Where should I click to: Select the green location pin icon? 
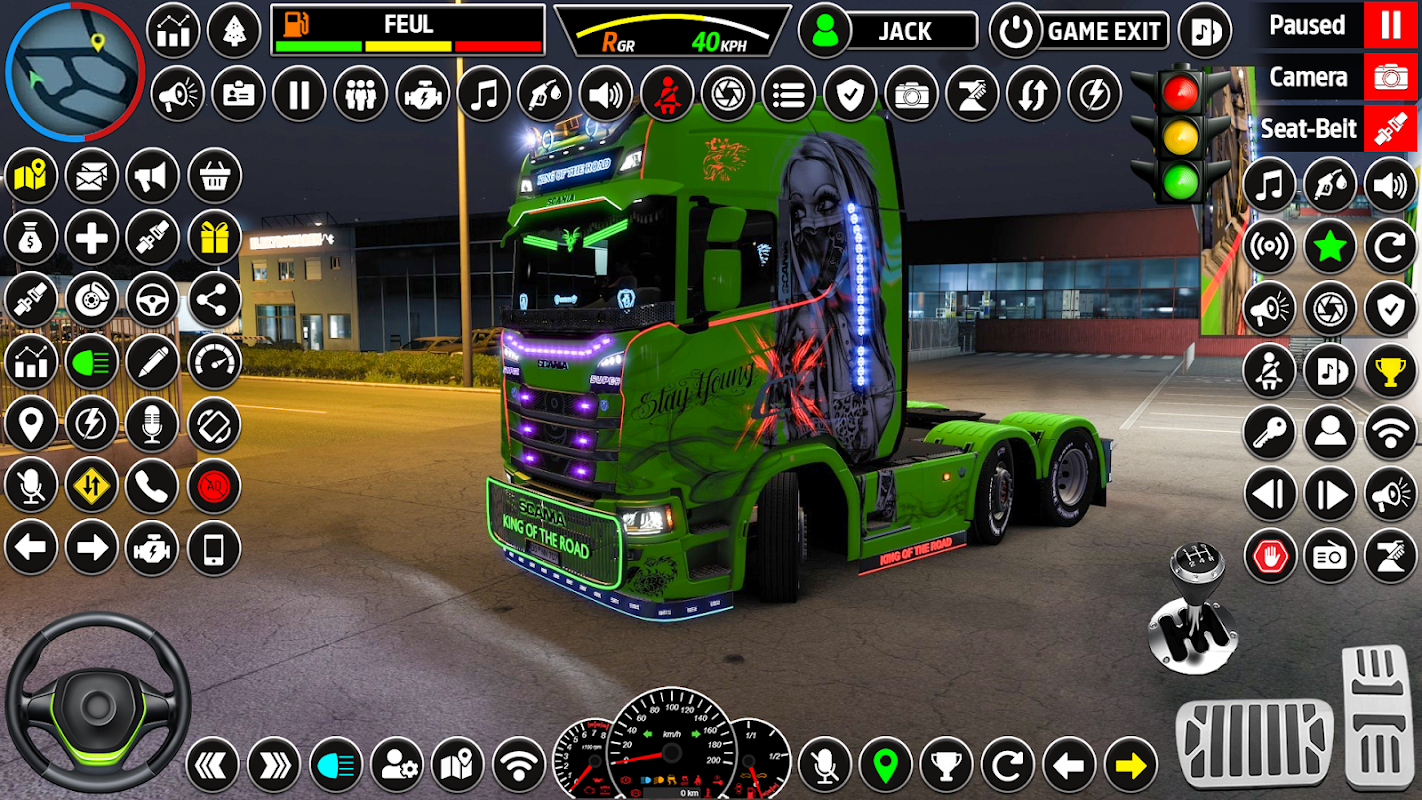[x=885, y=766]
